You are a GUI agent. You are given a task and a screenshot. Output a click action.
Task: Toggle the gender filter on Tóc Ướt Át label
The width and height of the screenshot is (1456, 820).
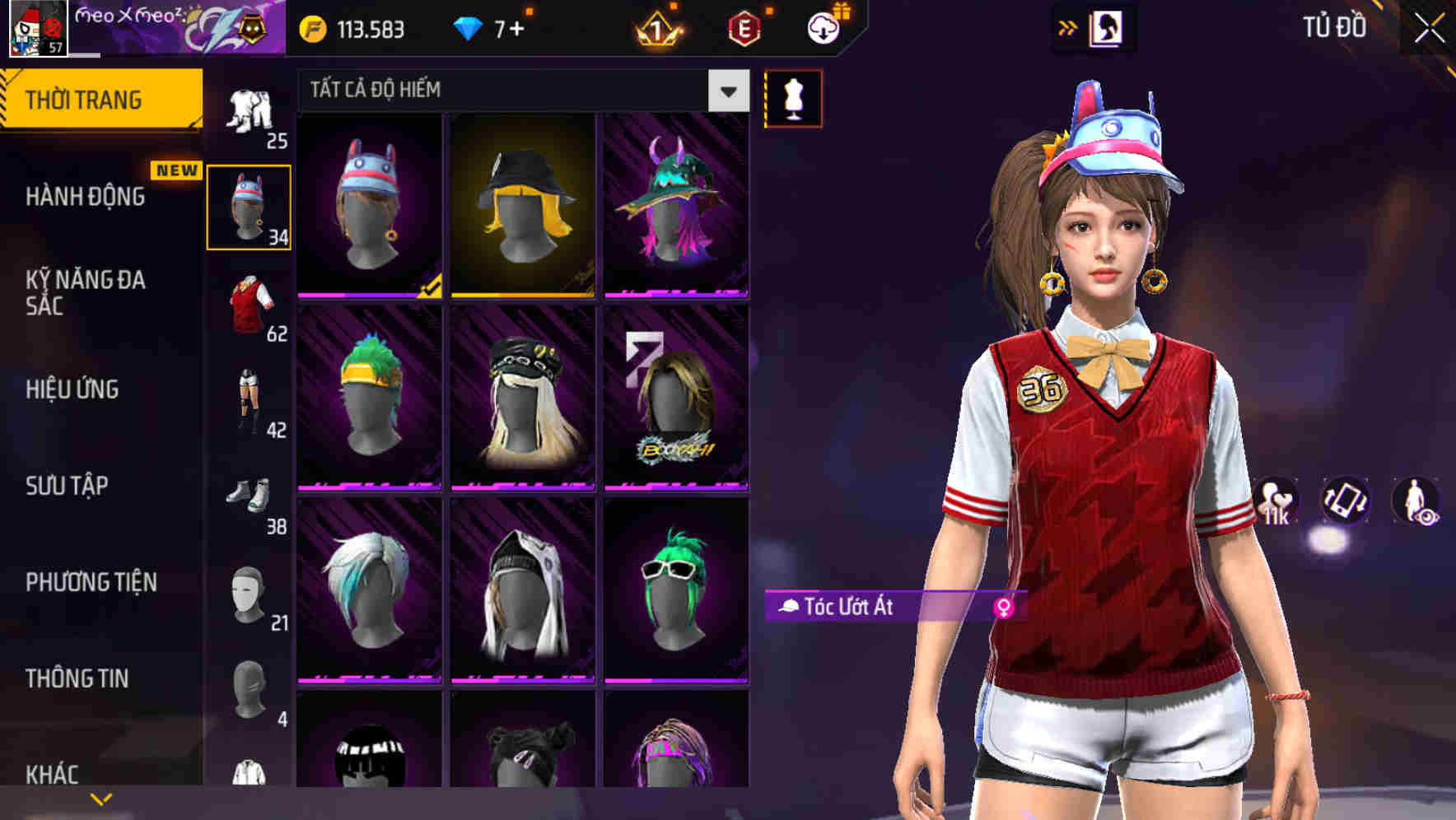click(x=1006, y=607)
